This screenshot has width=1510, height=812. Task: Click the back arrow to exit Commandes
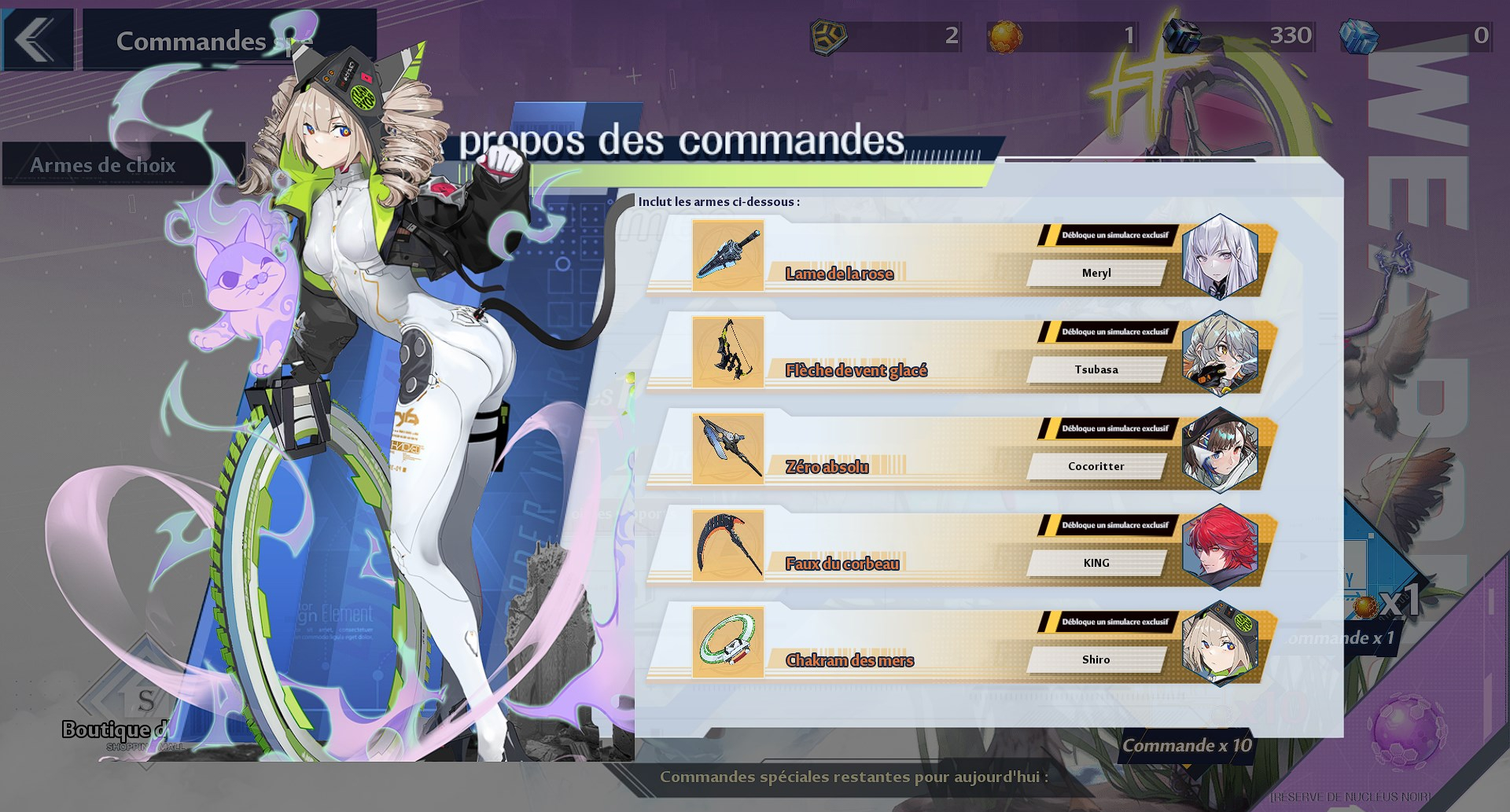tap(37, 39)
